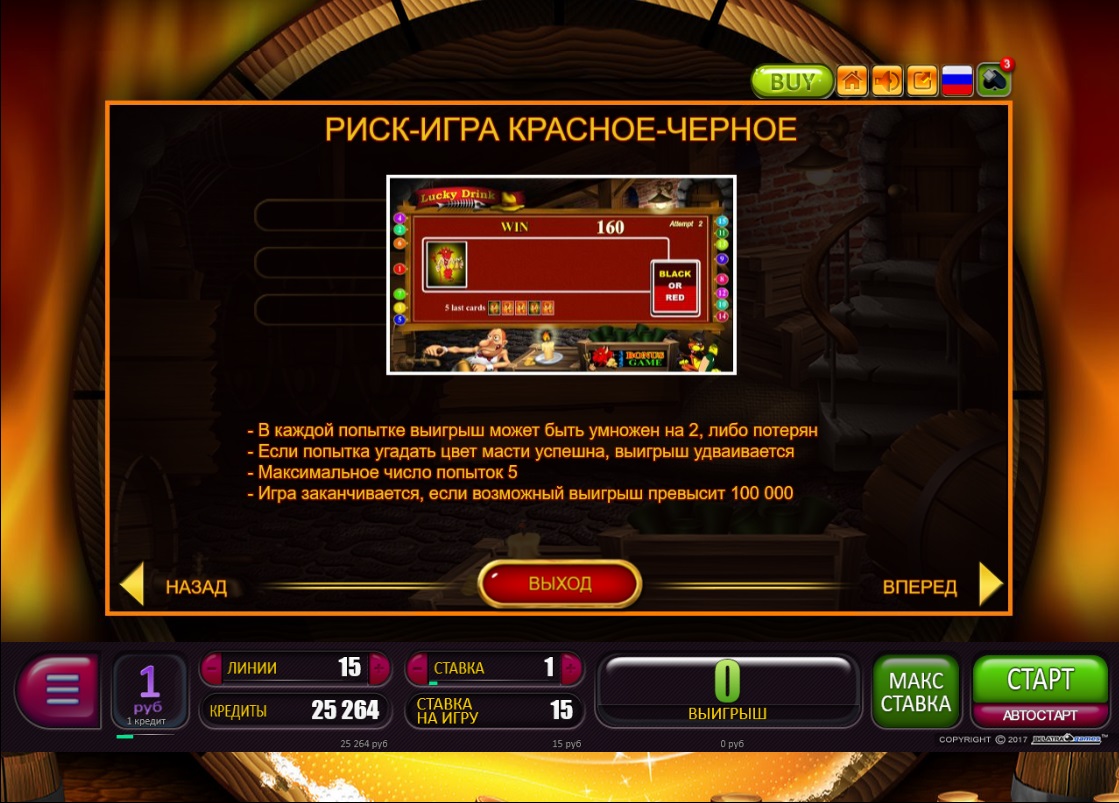This screenshot has width=1119, height=803.
Task: Increase the number of ЛИНИИ
Action: coord(378,668)
